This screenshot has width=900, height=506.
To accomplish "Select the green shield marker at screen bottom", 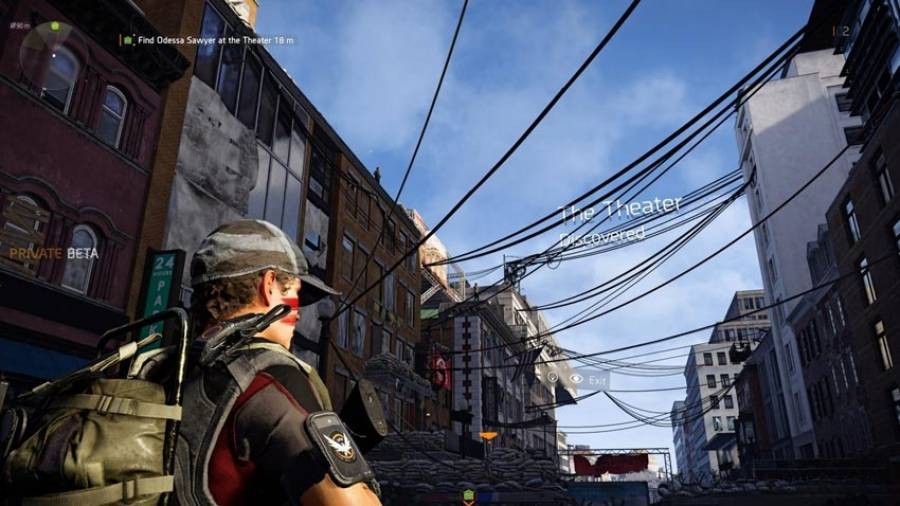I will tap(468, 495).
